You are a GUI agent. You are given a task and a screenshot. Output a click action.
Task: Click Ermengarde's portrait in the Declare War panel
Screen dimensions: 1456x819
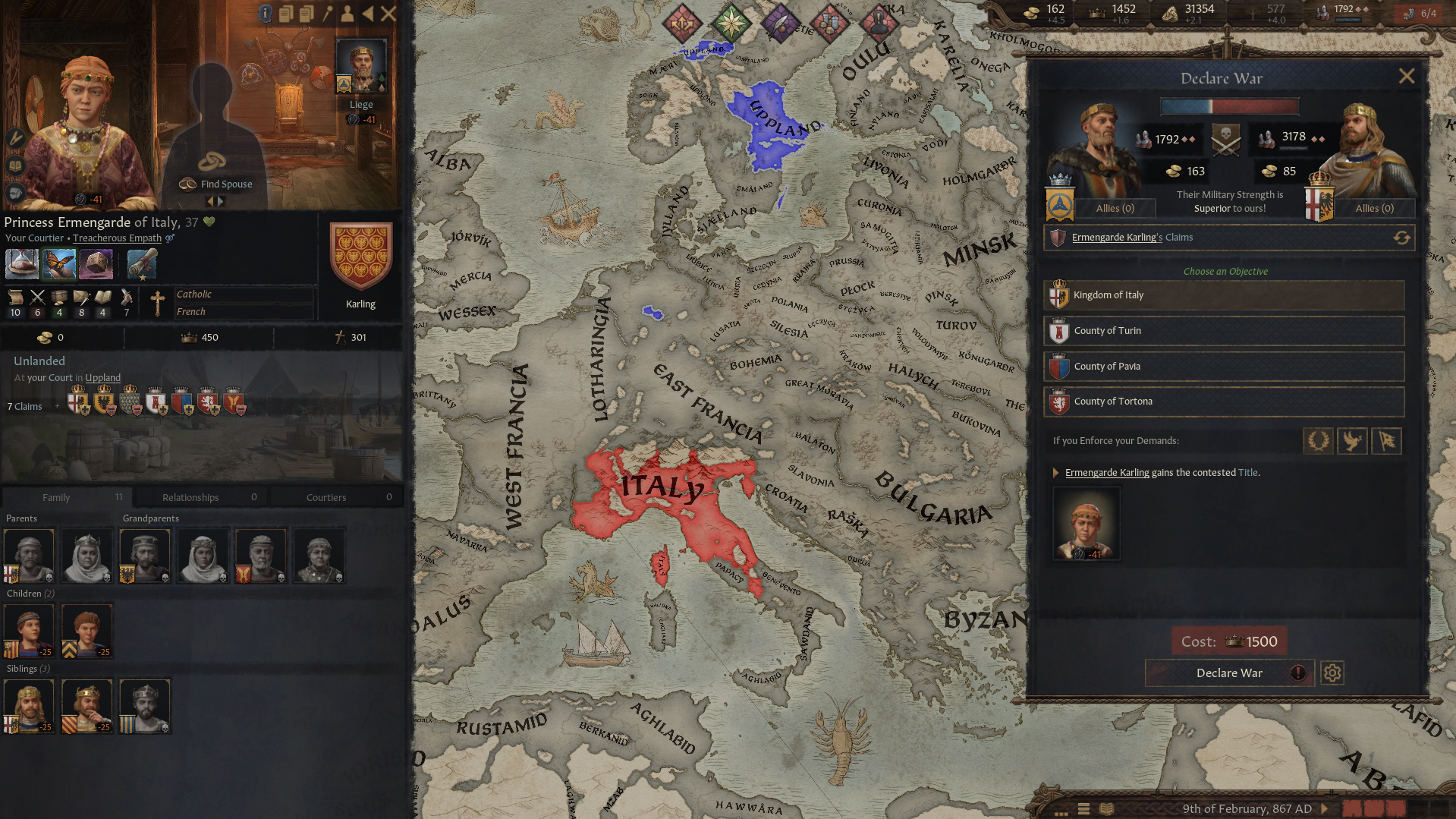click(1086, 524)
